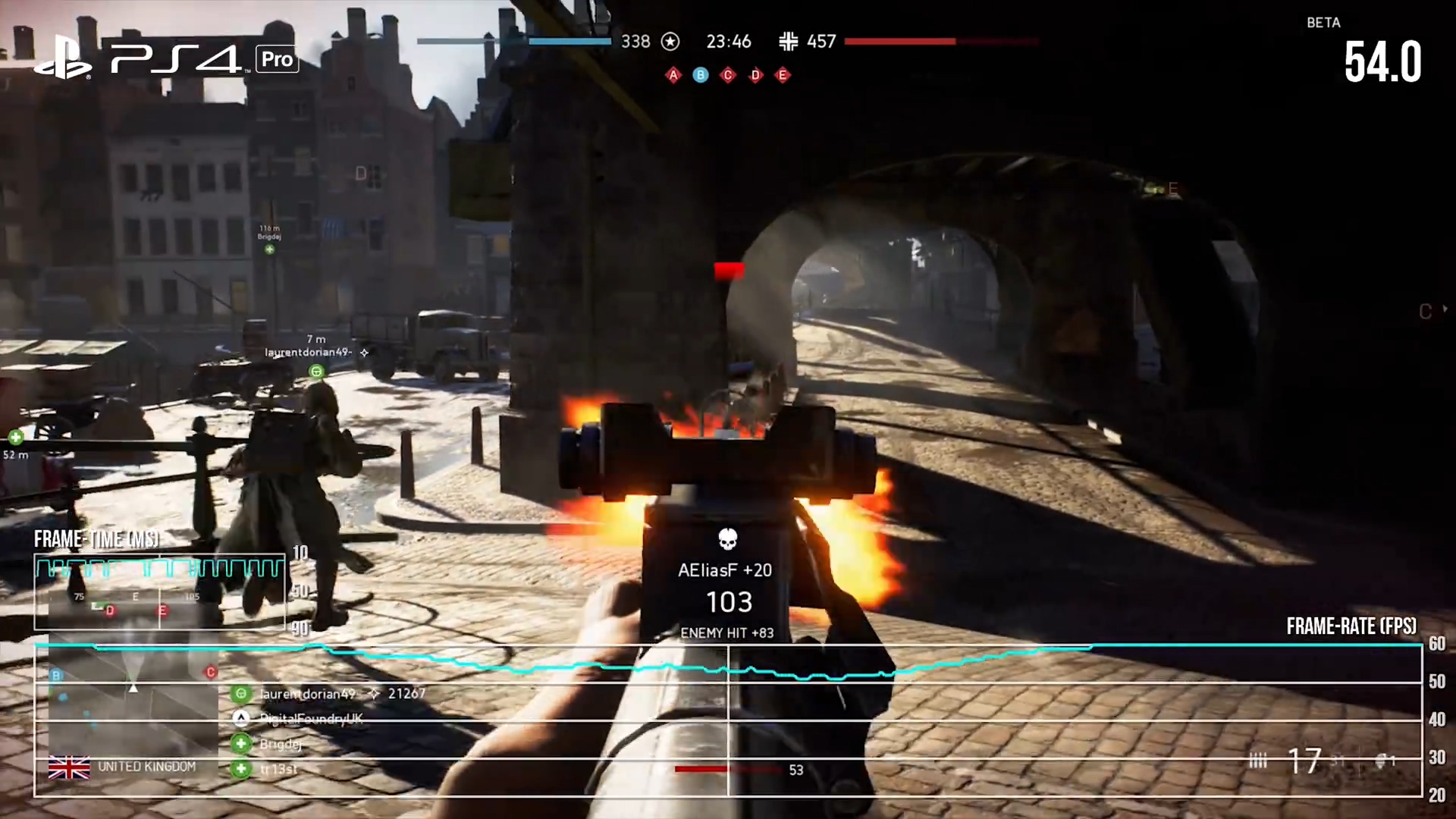1456x819 pixels.
Task: Click the medic plus icon beside Brigdej
Action: (x=241, y=744)
